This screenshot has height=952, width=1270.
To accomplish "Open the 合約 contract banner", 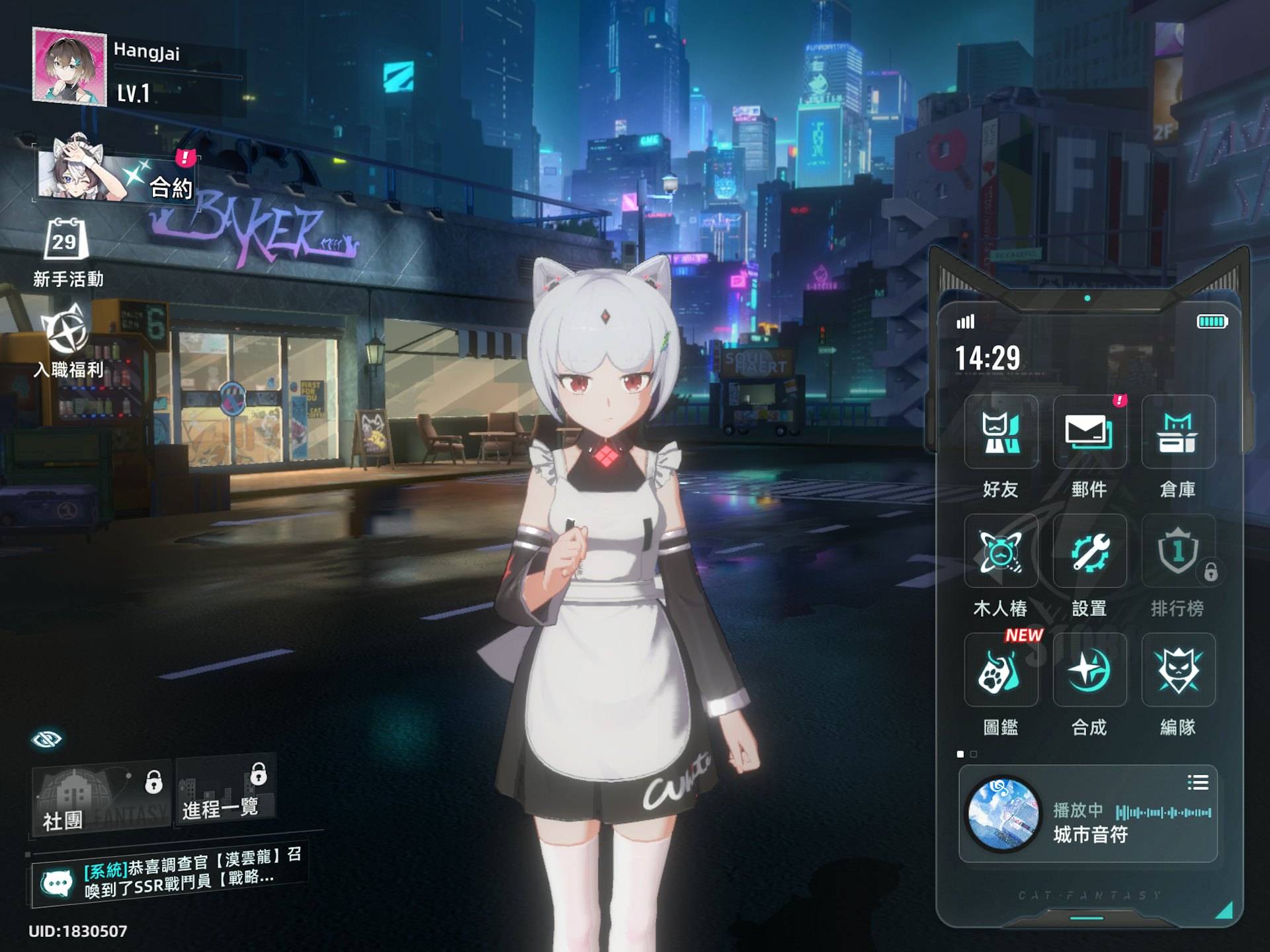I will tap(116, 175).
